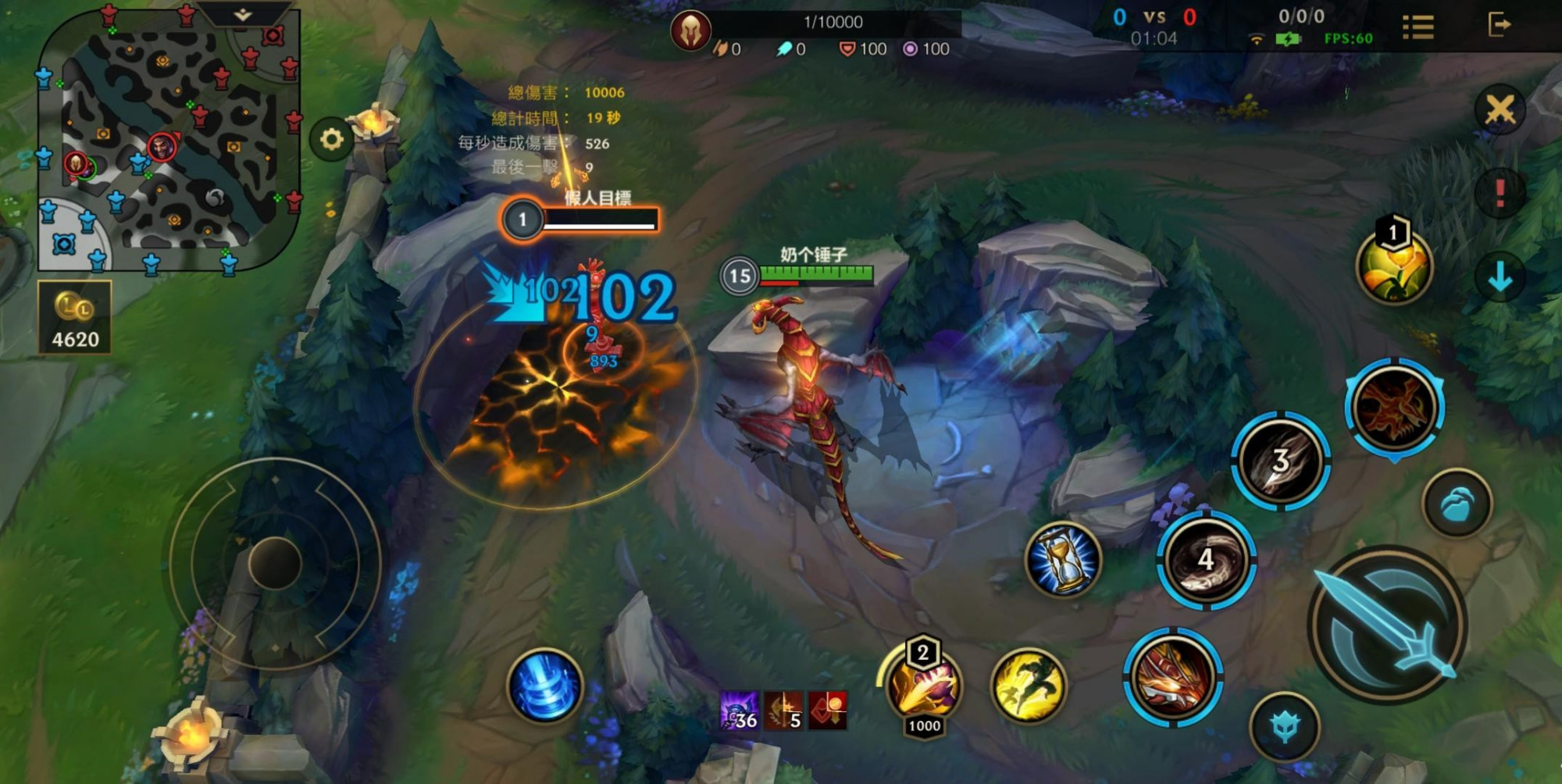Send the red exclamation danger ping

pos(1500,192)
